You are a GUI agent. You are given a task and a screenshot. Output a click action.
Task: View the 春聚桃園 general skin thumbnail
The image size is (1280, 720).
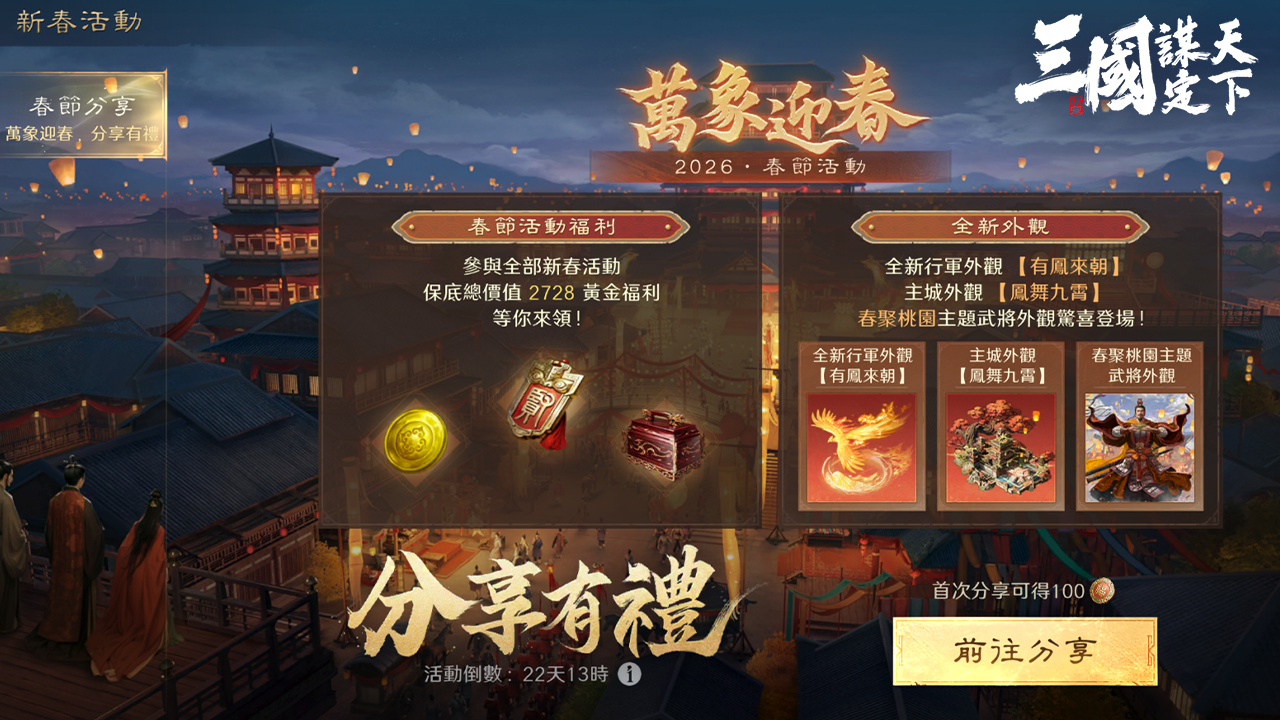click(x=1139, y=447)
